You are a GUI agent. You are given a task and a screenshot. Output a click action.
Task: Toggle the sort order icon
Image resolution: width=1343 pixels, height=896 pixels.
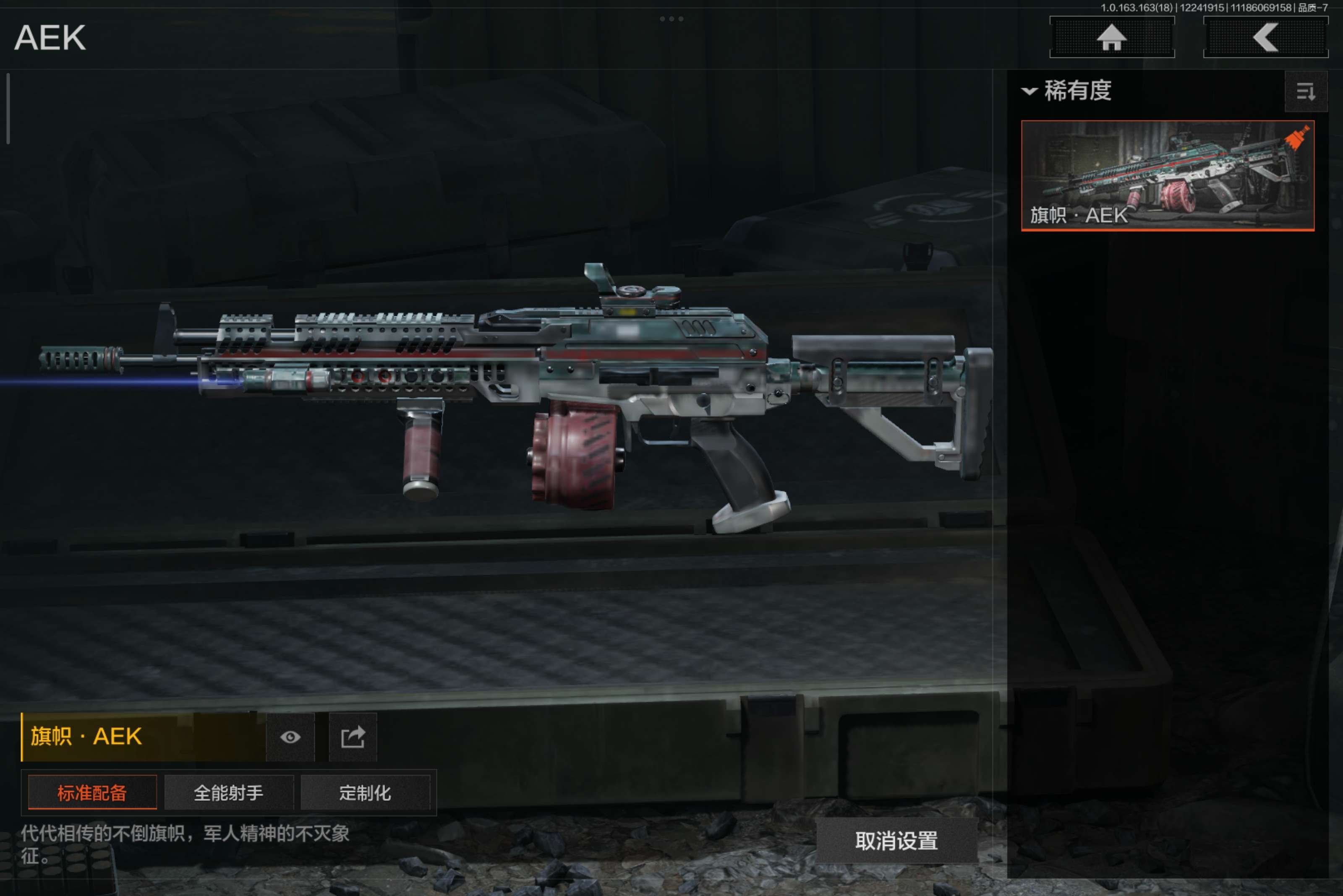(1305, 91)
